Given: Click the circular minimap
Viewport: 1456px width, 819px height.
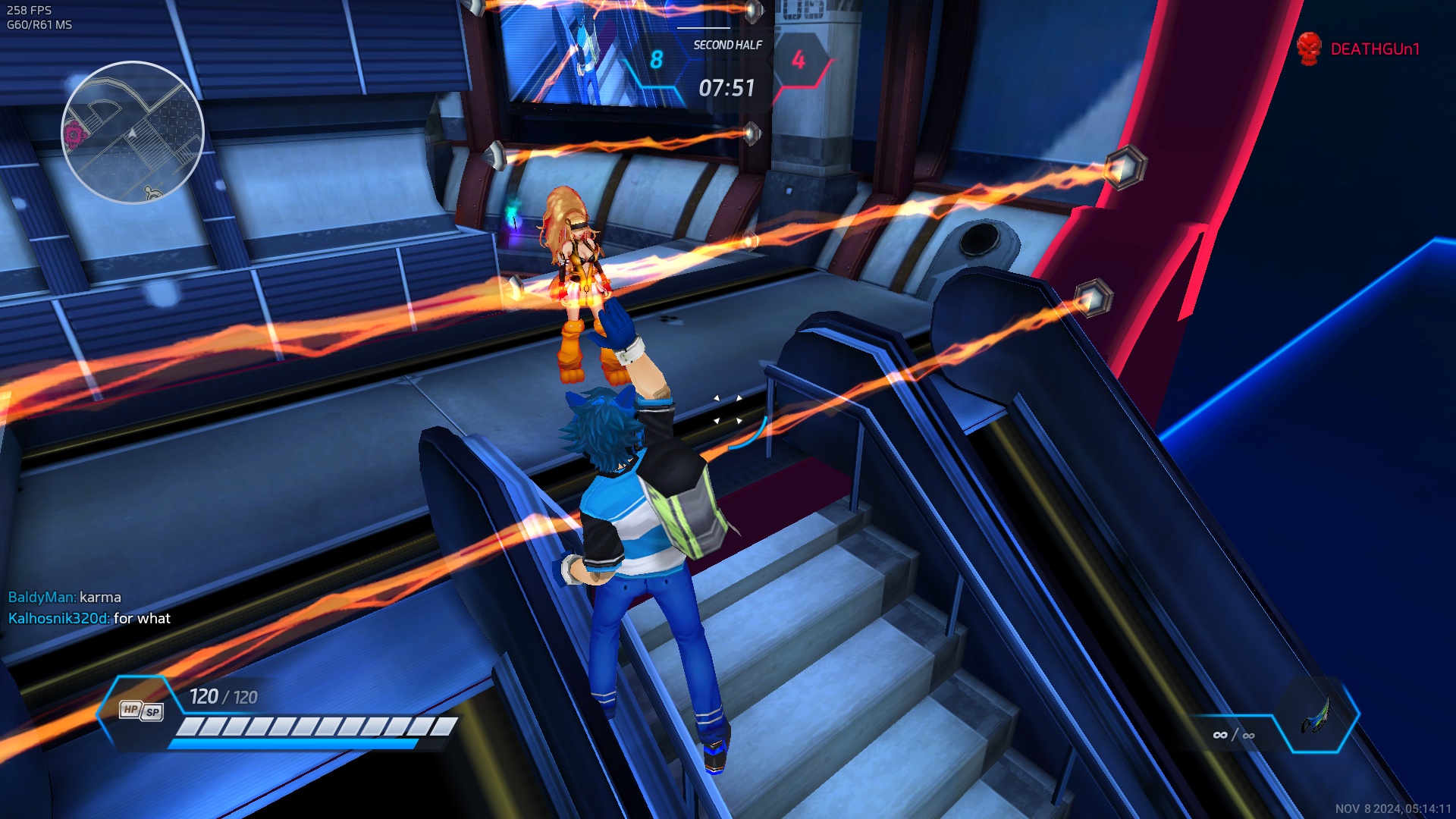Looking at the screenshot, I should (x=133, y=133).
